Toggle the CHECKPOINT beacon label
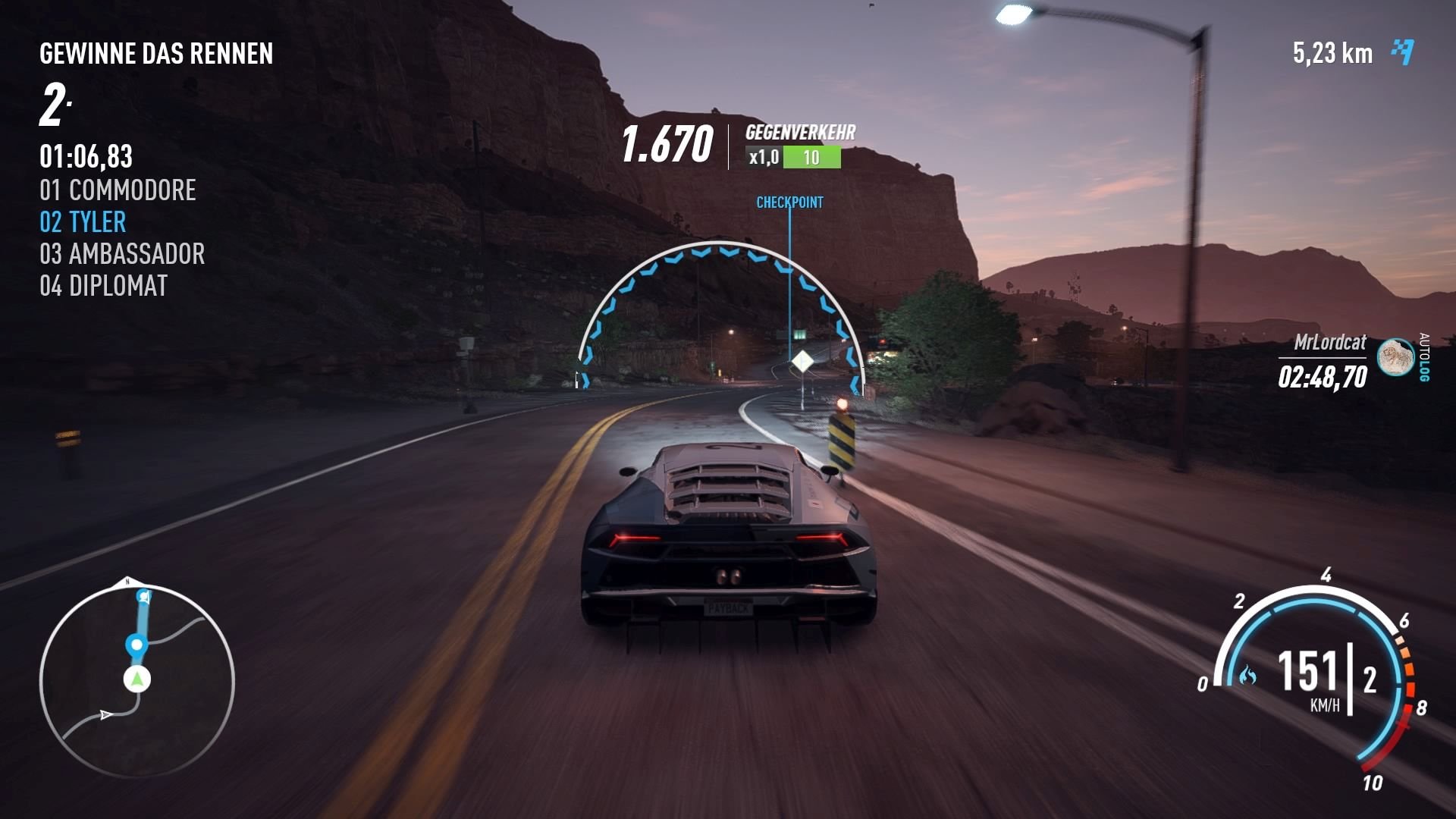 point(789,203)
